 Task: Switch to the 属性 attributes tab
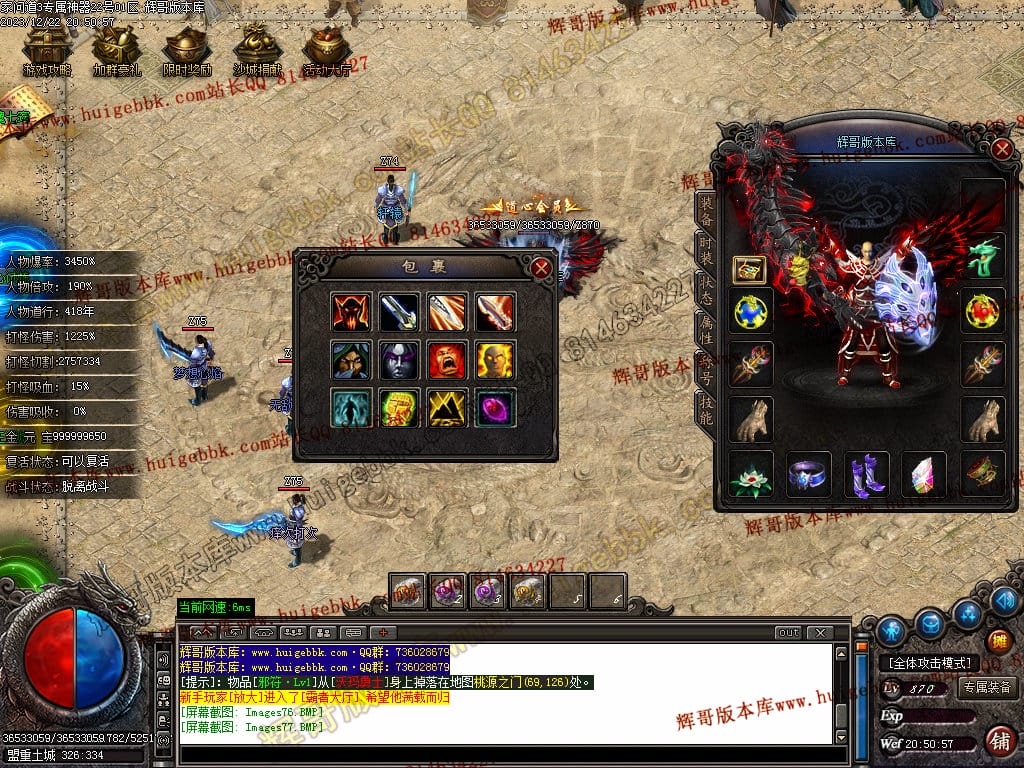pos(706,331)
